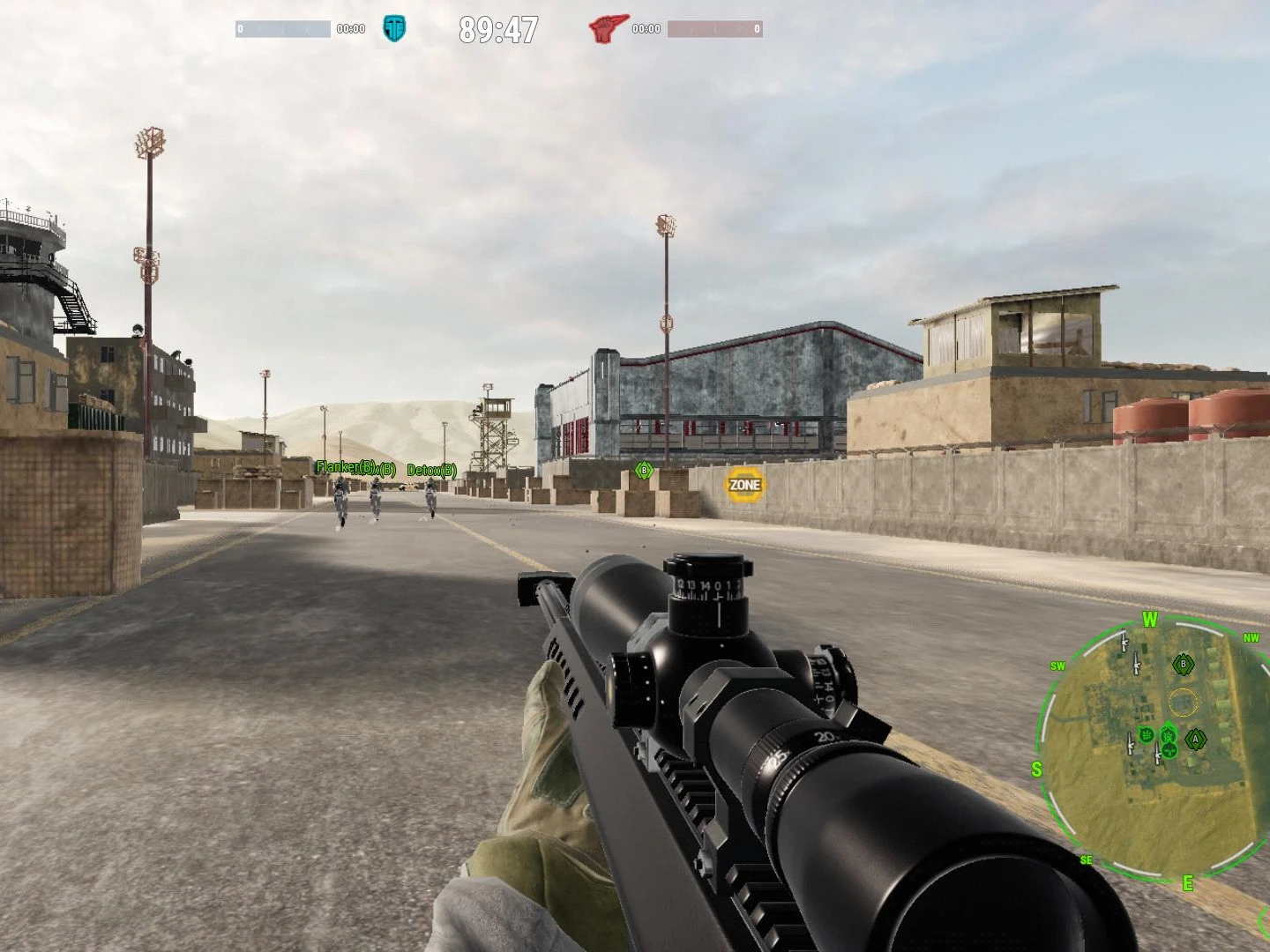This screenshot has width=1270, height=952.
Task: Click the skull icon on the minimap
Action: [x=1168, y=749]
